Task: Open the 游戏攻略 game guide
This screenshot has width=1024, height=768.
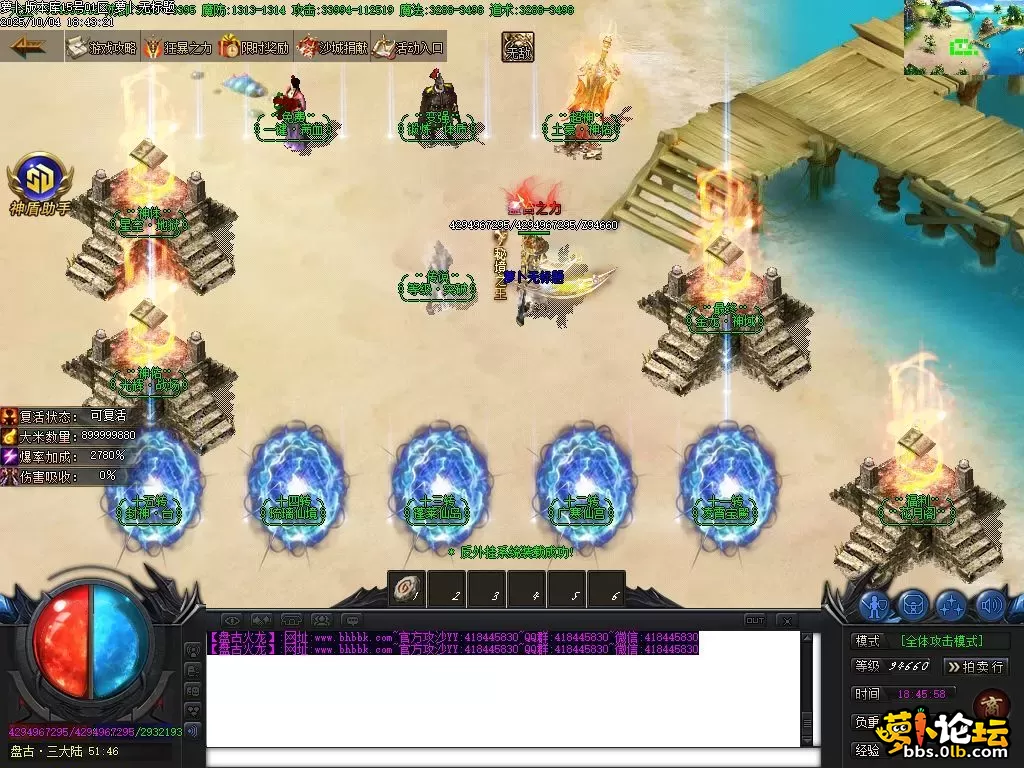Action: [102, 47]
